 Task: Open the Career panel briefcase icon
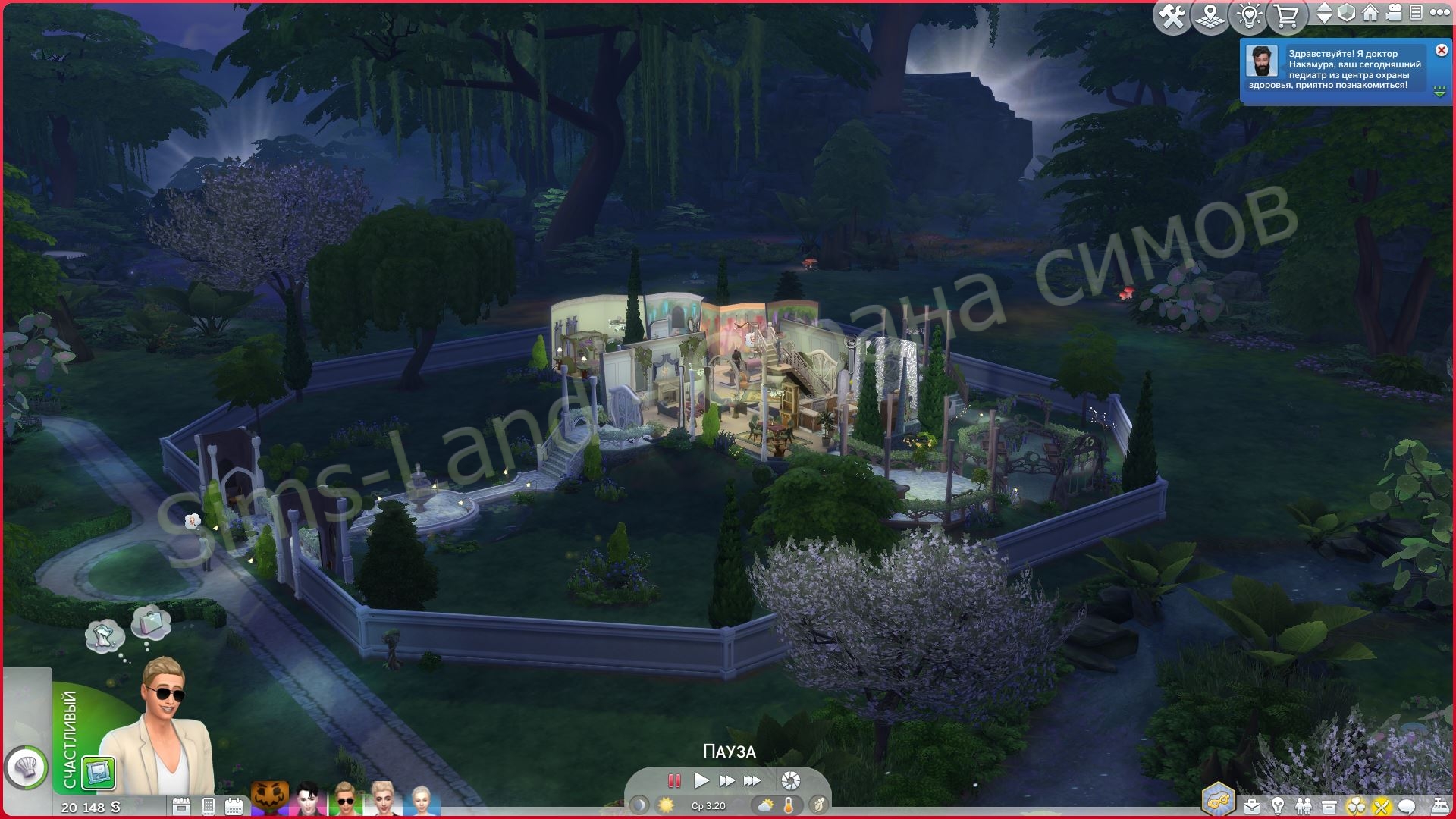[x=1252, y=802]
